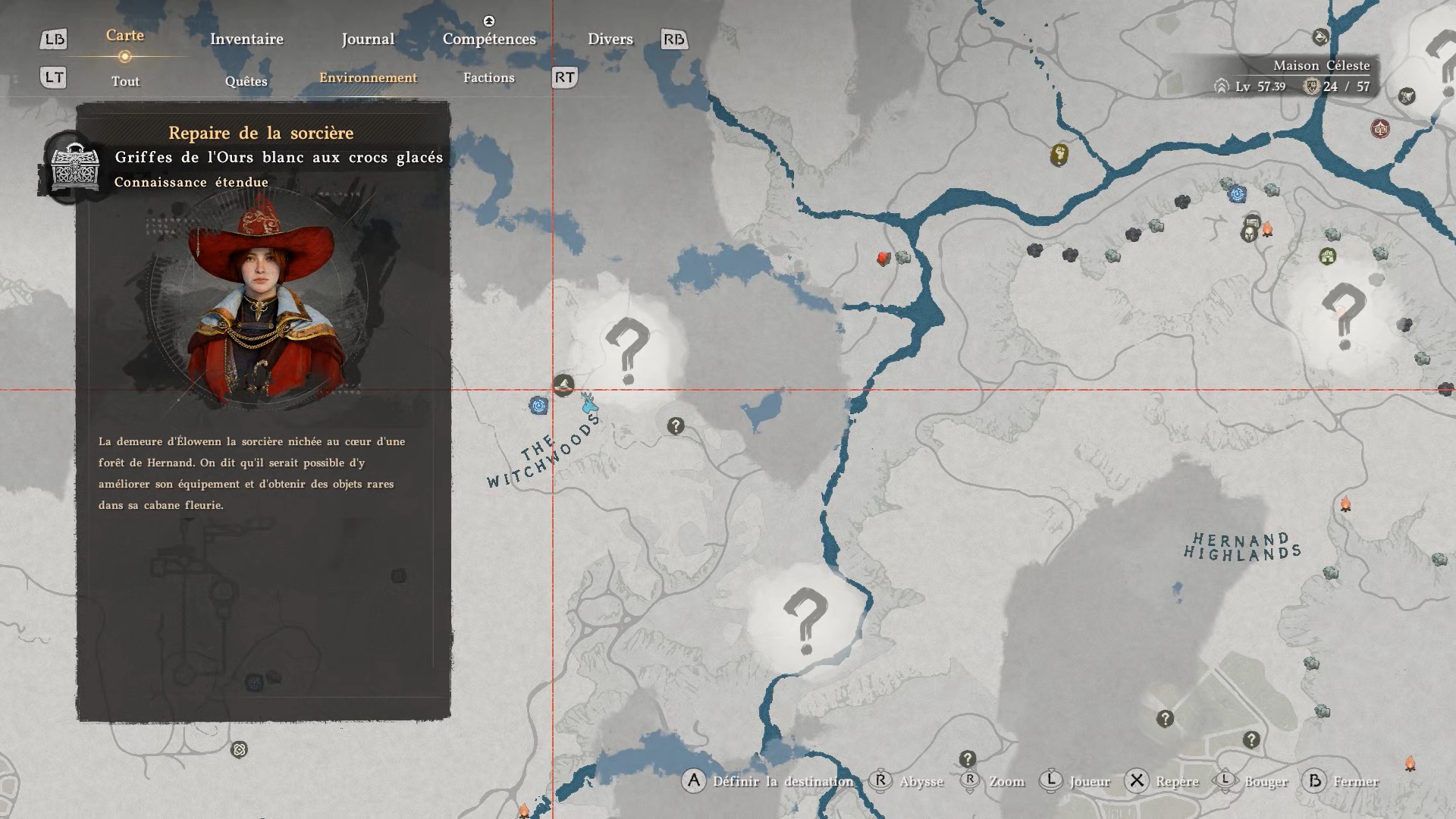Click the treasure chest icon on info panel
The width and height of the screenshot is (1456, 819).
tap(74, 165)
